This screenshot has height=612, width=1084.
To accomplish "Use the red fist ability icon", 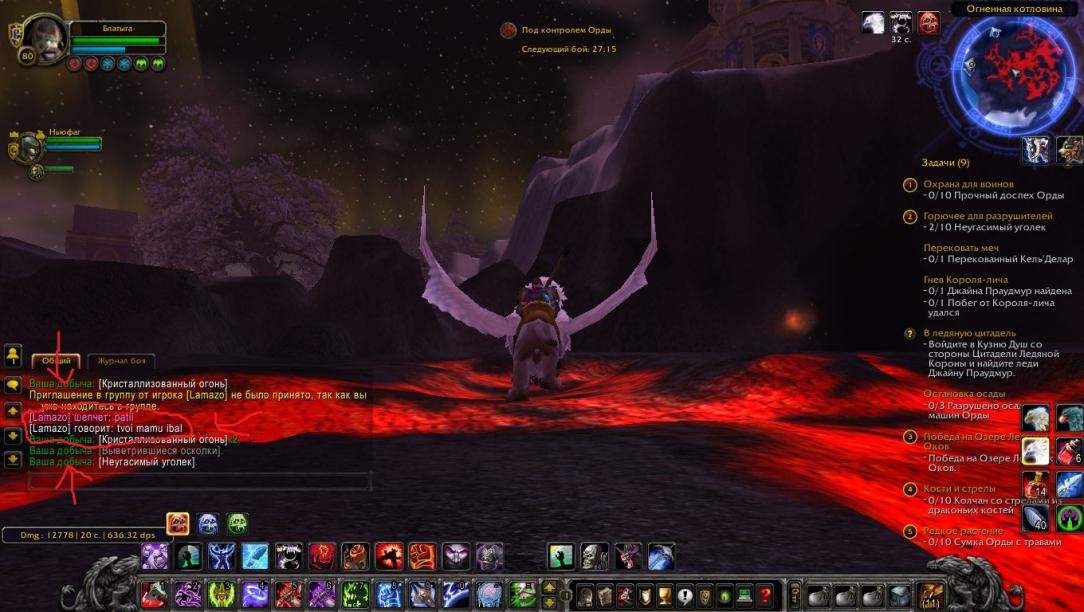I will (x=422, y=556).
